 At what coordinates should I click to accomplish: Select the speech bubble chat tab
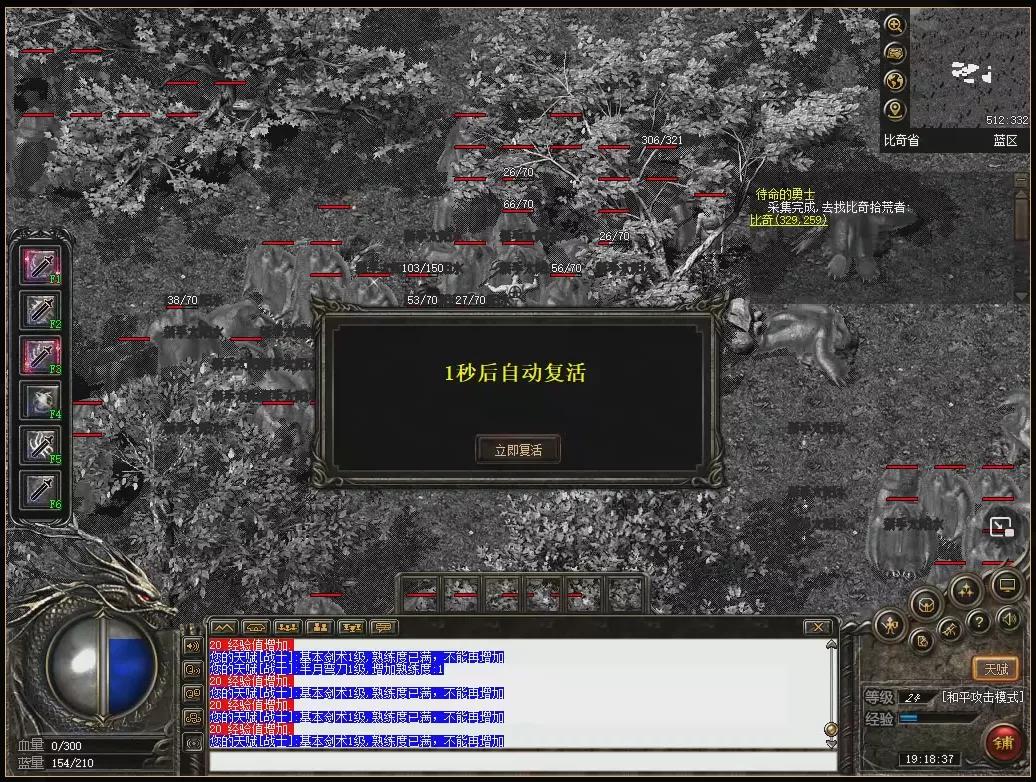pos(383,627)
